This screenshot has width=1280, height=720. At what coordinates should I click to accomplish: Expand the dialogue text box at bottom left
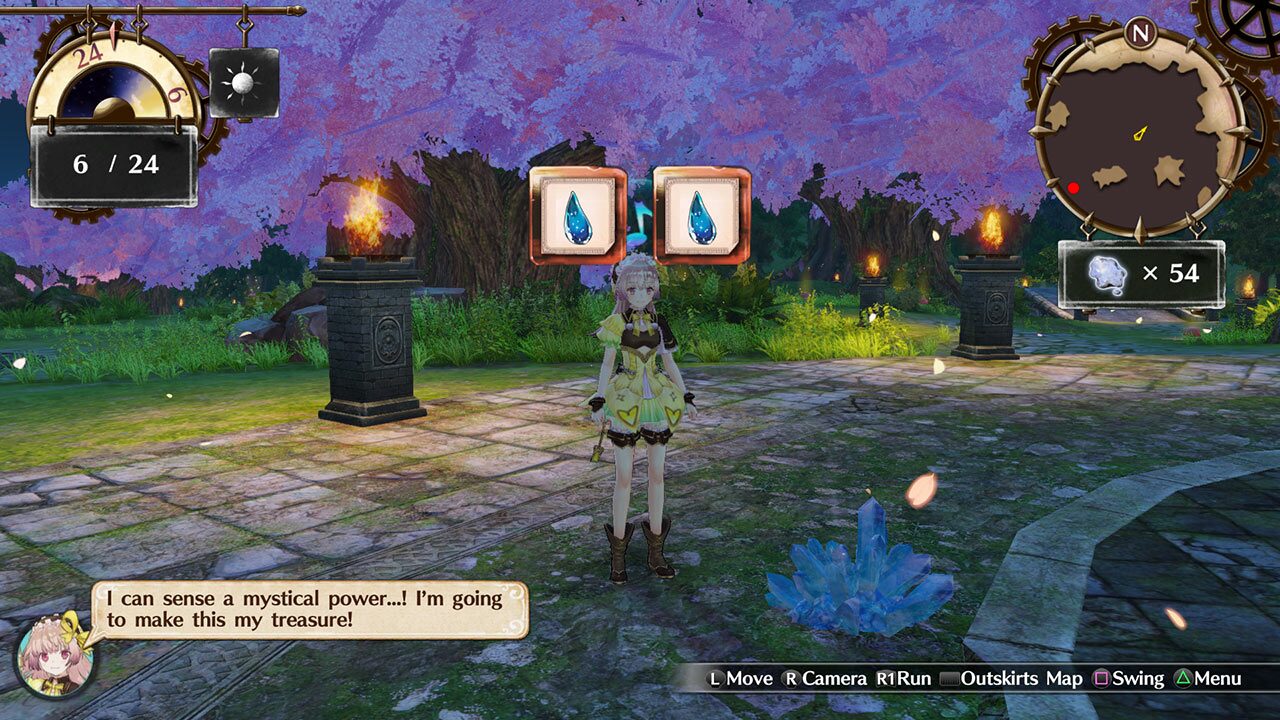pos(310,612)
